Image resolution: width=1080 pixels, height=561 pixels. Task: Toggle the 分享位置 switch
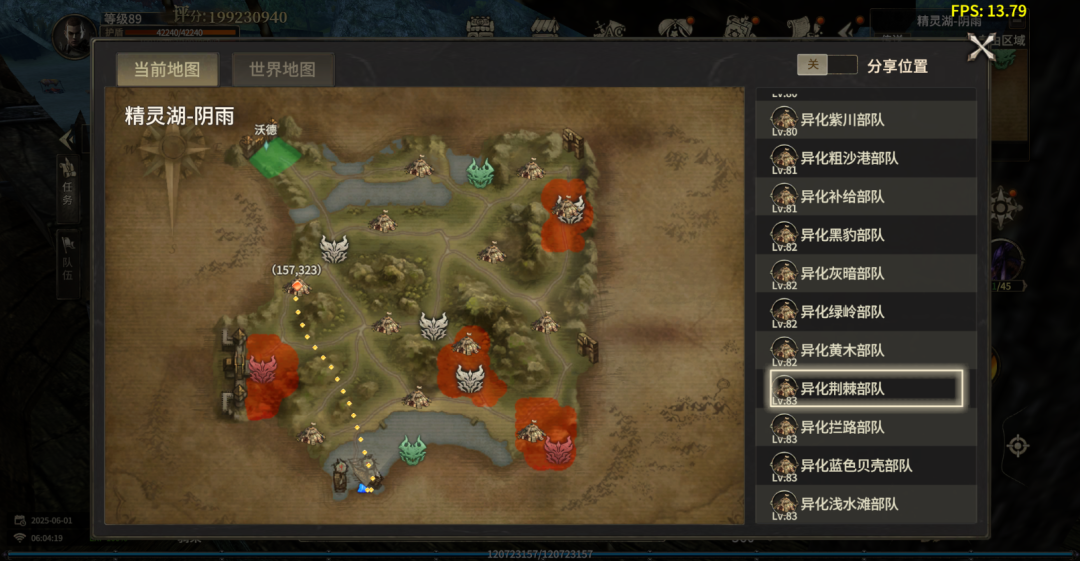827,65
